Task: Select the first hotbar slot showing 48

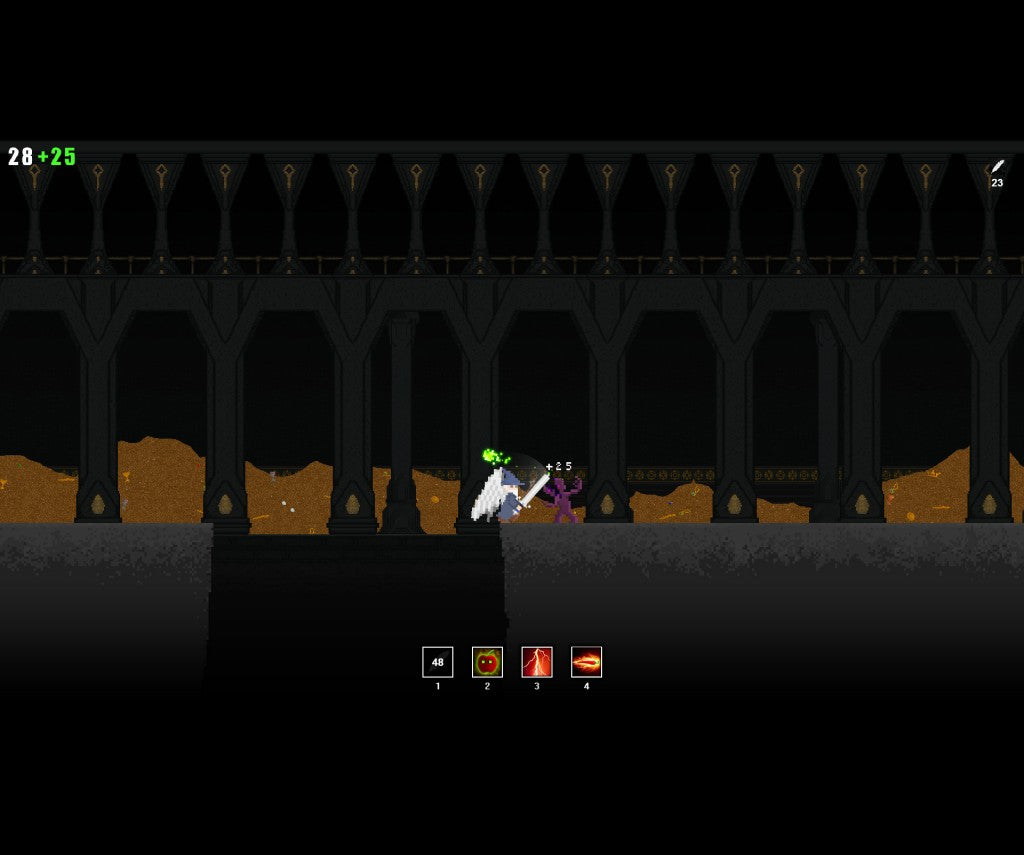Action: [438, 662]
